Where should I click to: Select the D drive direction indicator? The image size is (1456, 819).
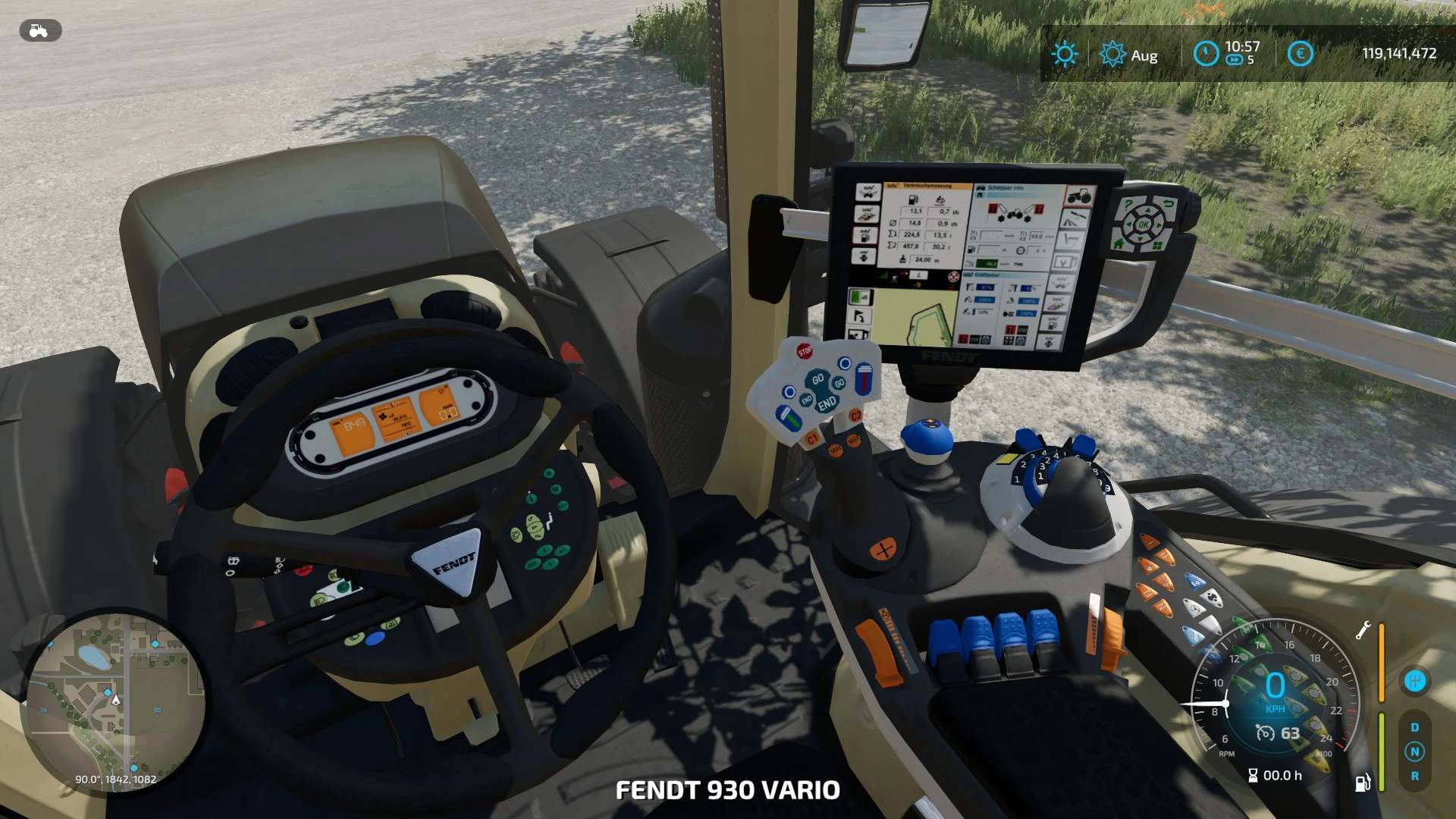pos(1414,727)
